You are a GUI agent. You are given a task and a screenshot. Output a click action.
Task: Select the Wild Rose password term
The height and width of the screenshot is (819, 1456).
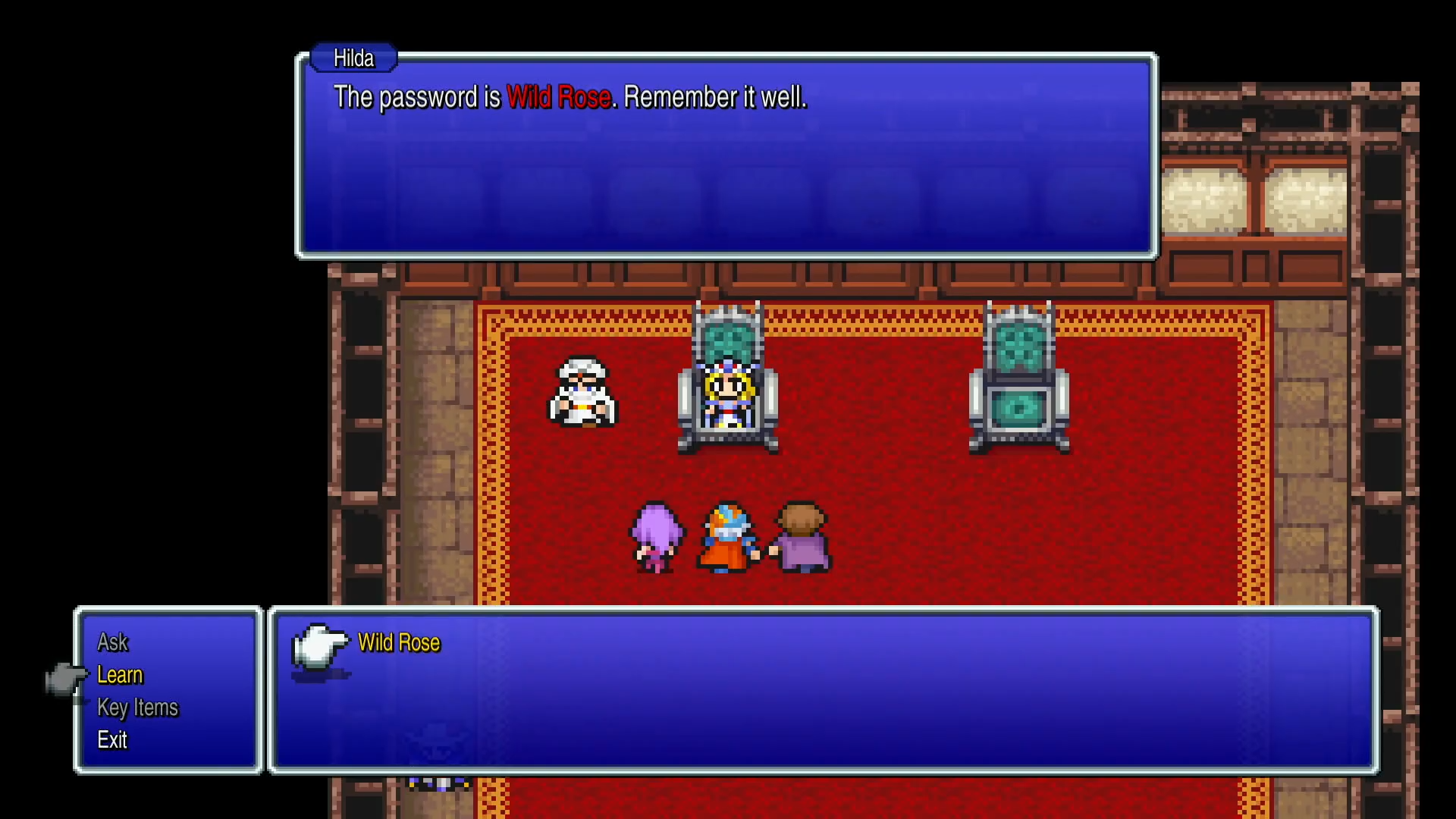(399, 642)
